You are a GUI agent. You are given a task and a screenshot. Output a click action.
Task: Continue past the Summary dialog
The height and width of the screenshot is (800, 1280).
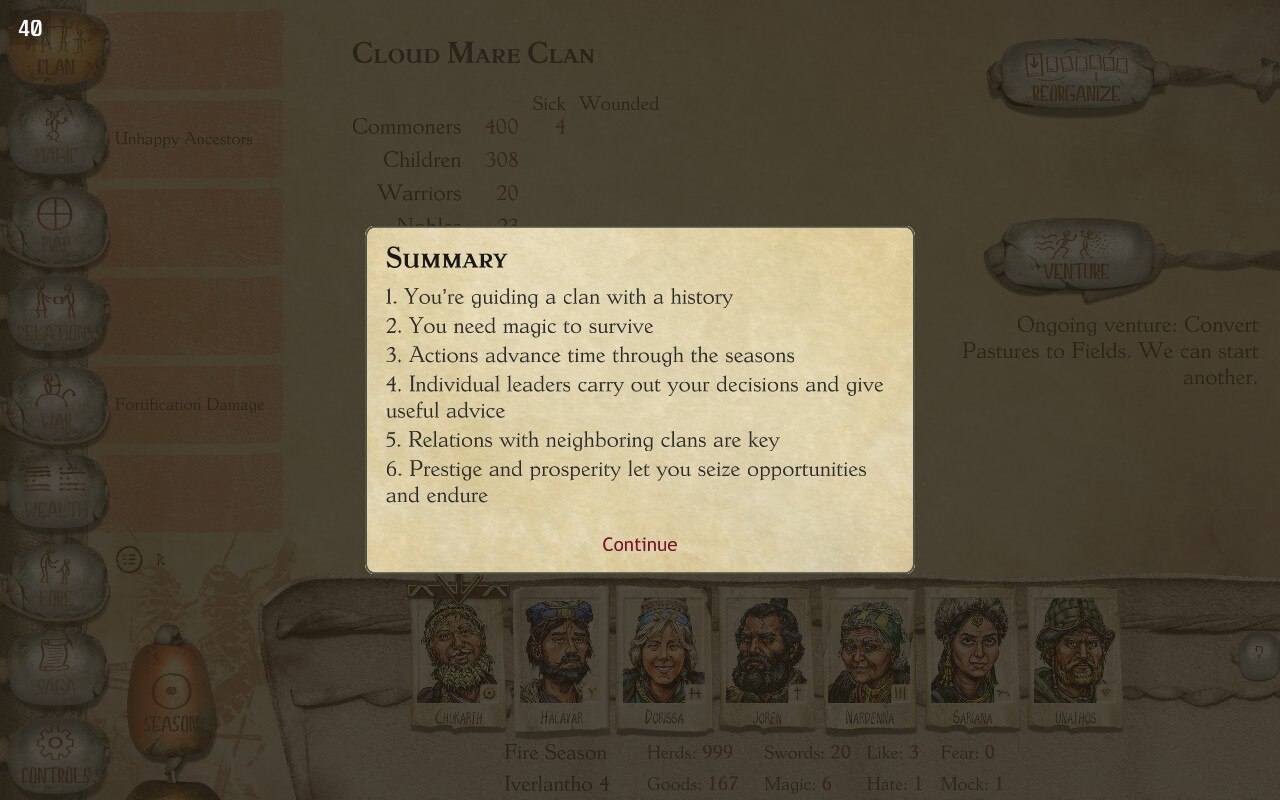point(639,544)
